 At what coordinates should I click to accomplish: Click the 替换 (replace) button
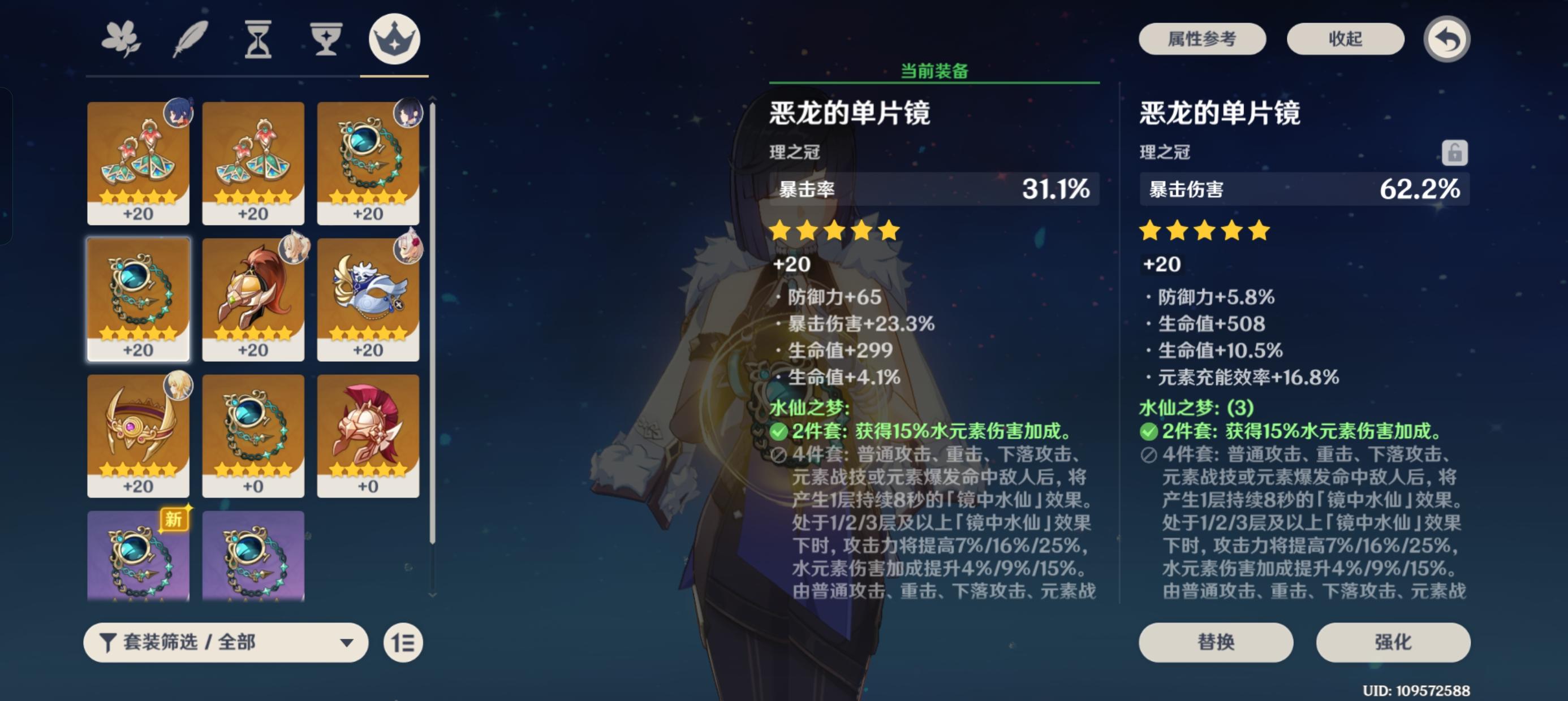pyautogui.click(x=1216, y=643)
